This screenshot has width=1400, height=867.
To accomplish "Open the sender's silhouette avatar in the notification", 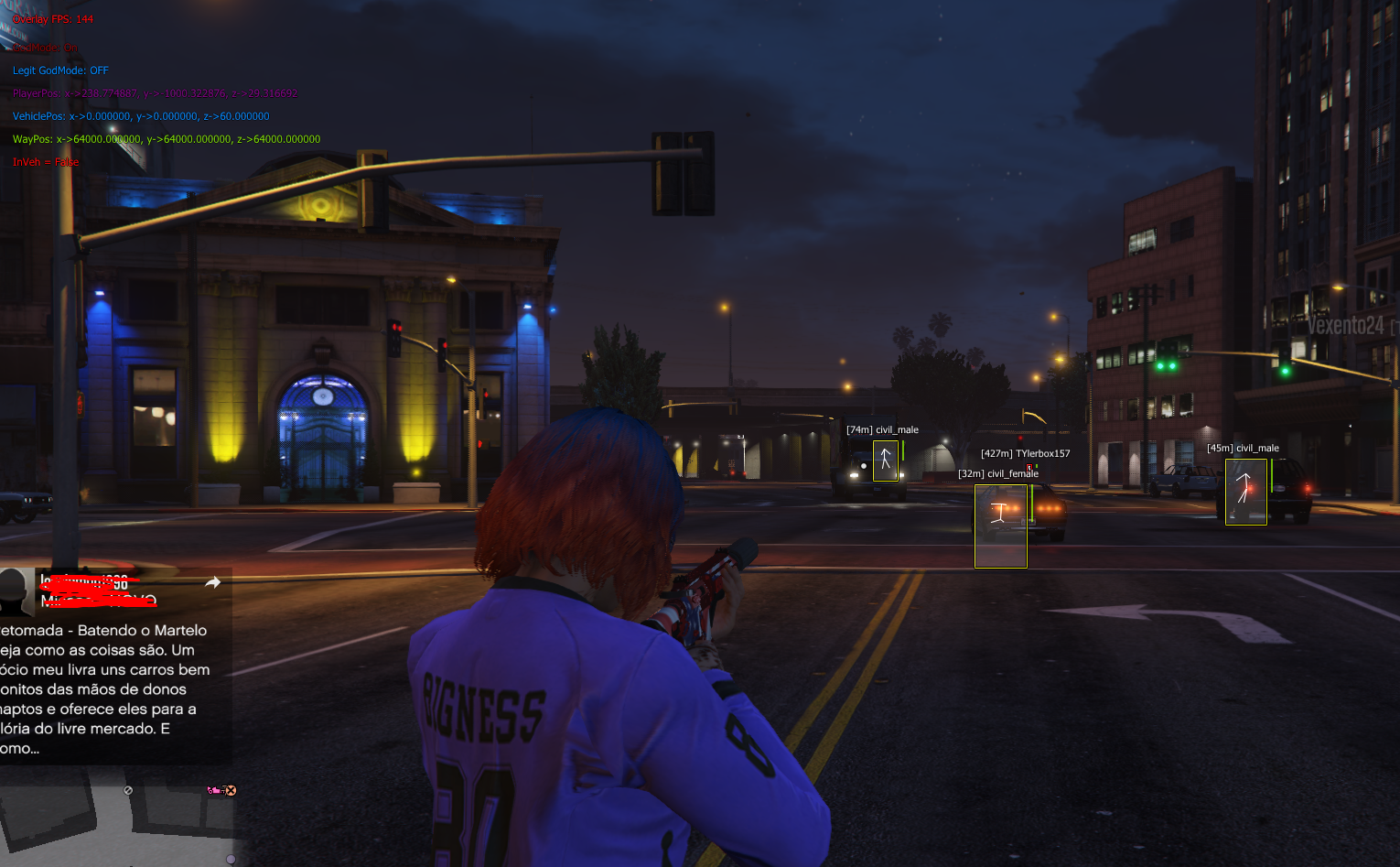I will (x=14, y=591).
